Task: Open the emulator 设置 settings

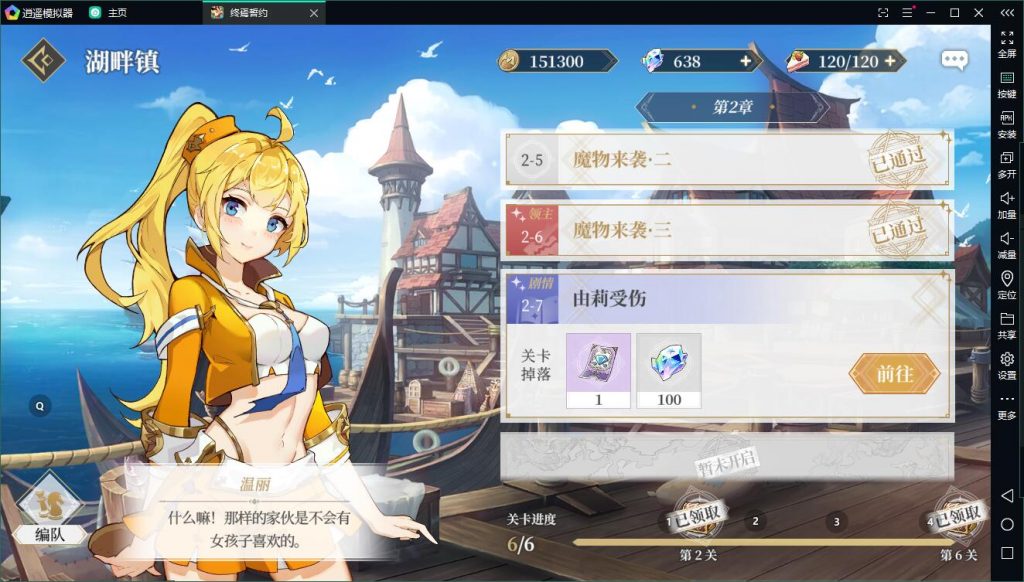Action: pos(1007,365)
